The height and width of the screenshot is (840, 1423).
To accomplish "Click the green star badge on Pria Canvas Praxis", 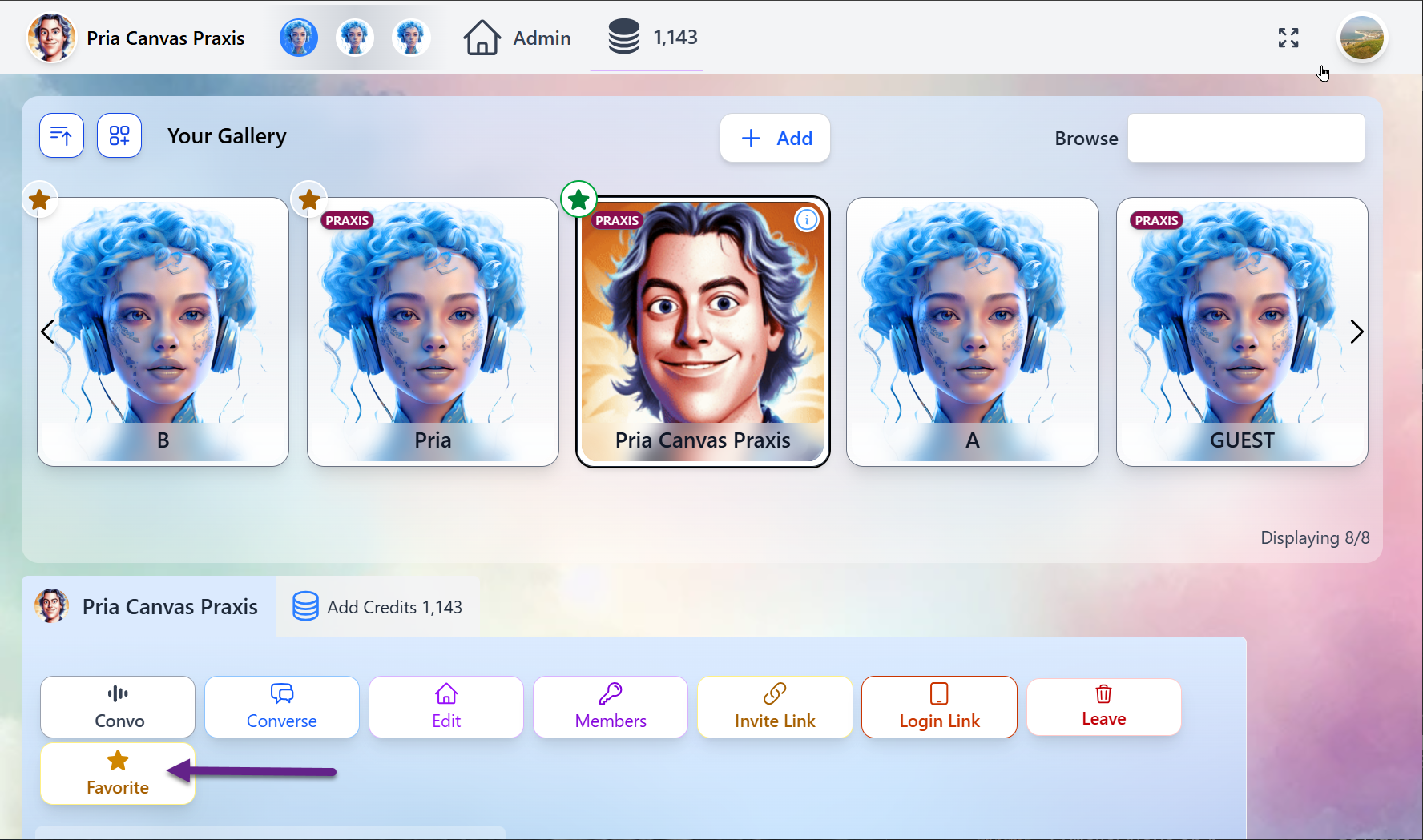I will tap(579, 199).
